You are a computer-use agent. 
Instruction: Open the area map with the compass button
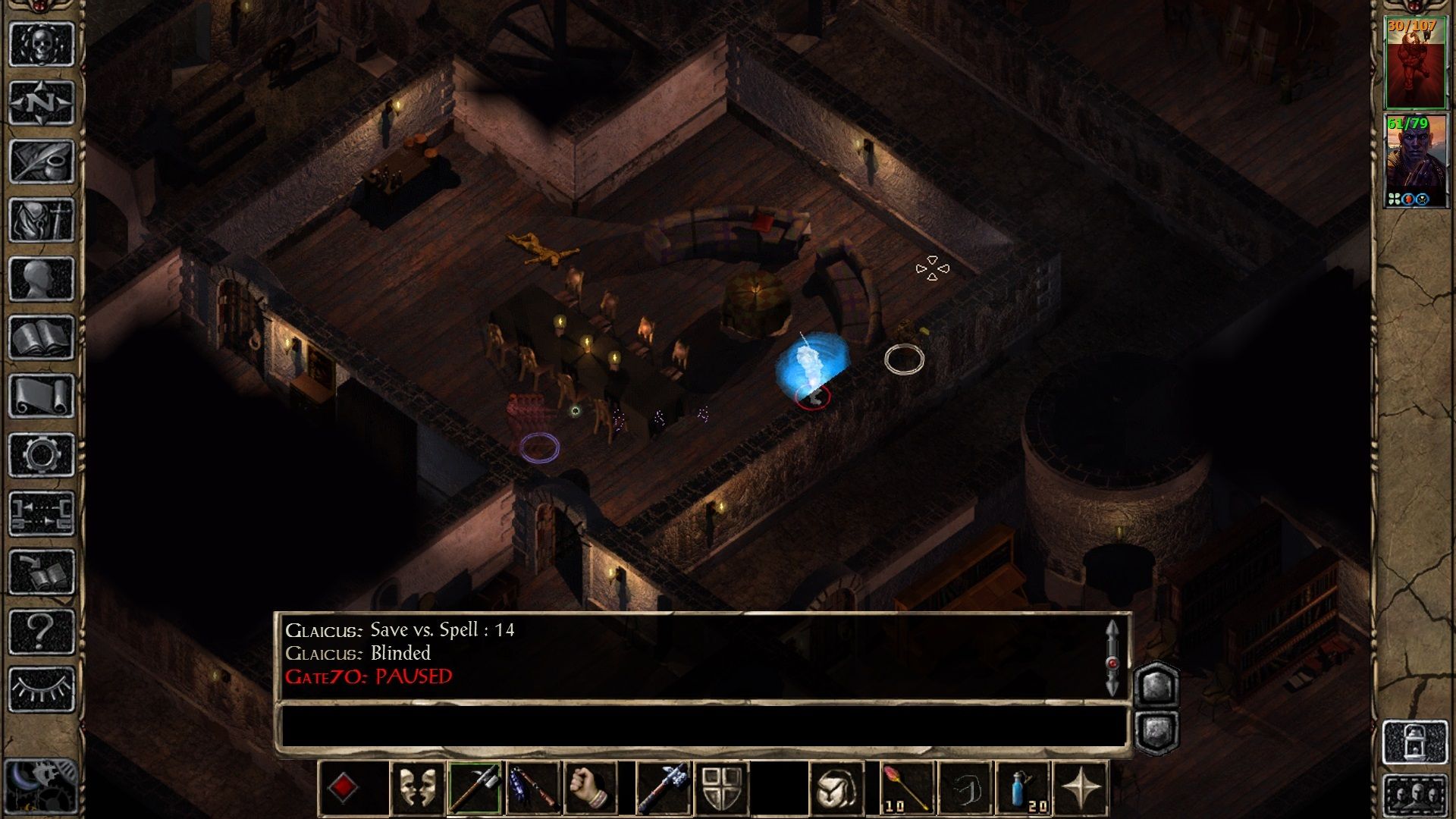(x=42, y=102)
